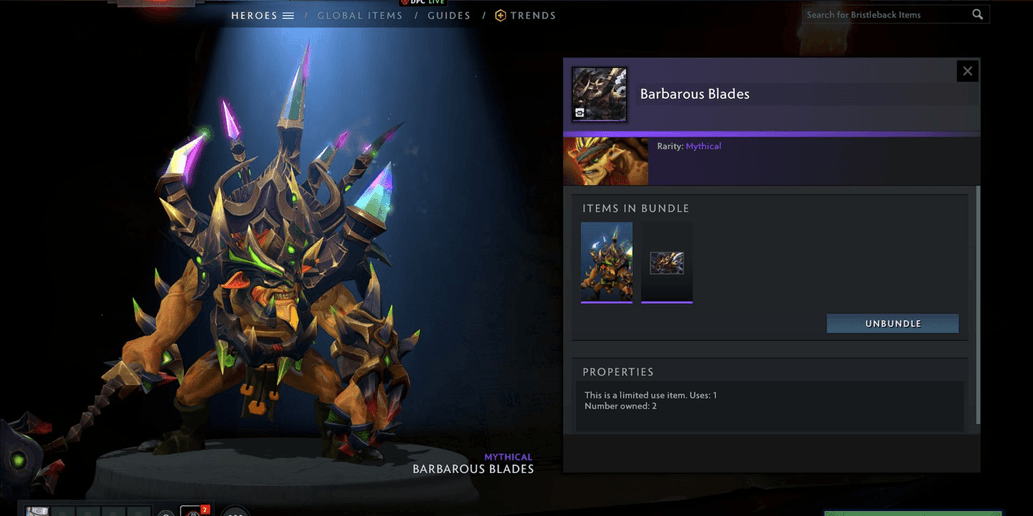Select the second bundle item thumbnail

point(667,263)
